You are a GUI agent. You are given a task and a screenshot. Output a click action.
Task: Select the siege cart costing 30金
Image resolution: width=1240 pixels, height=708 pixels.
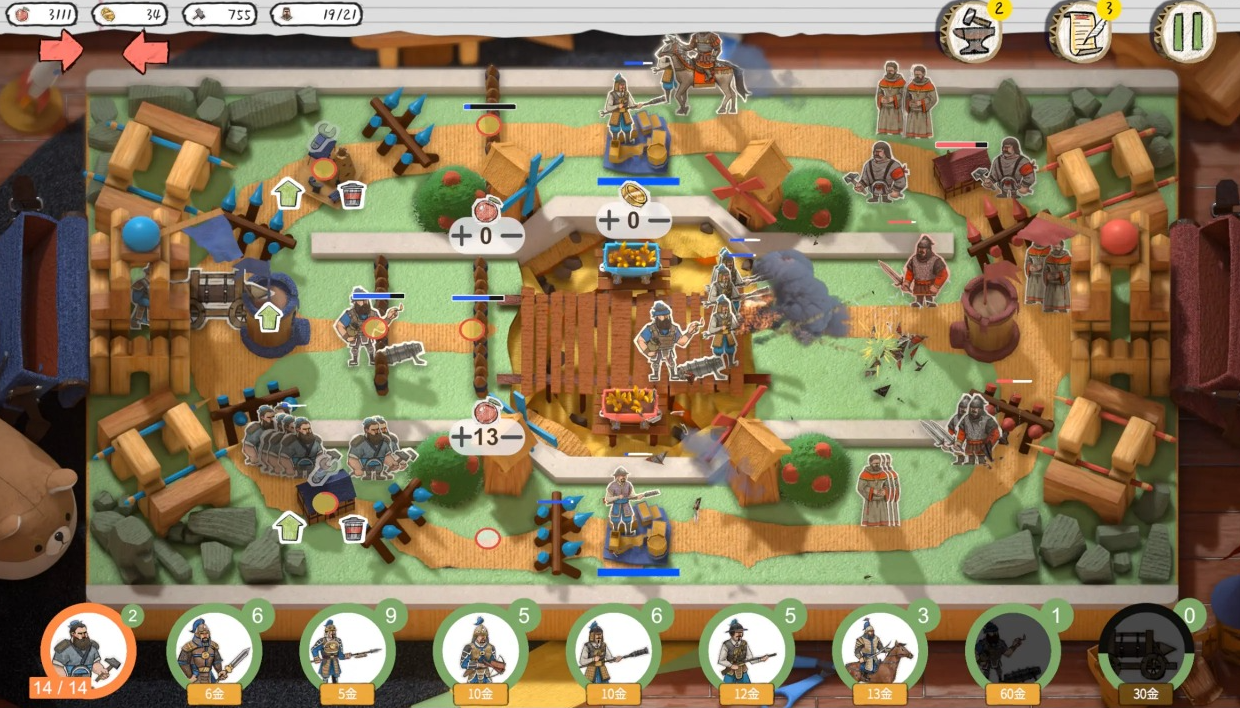tap(1145, 651)
